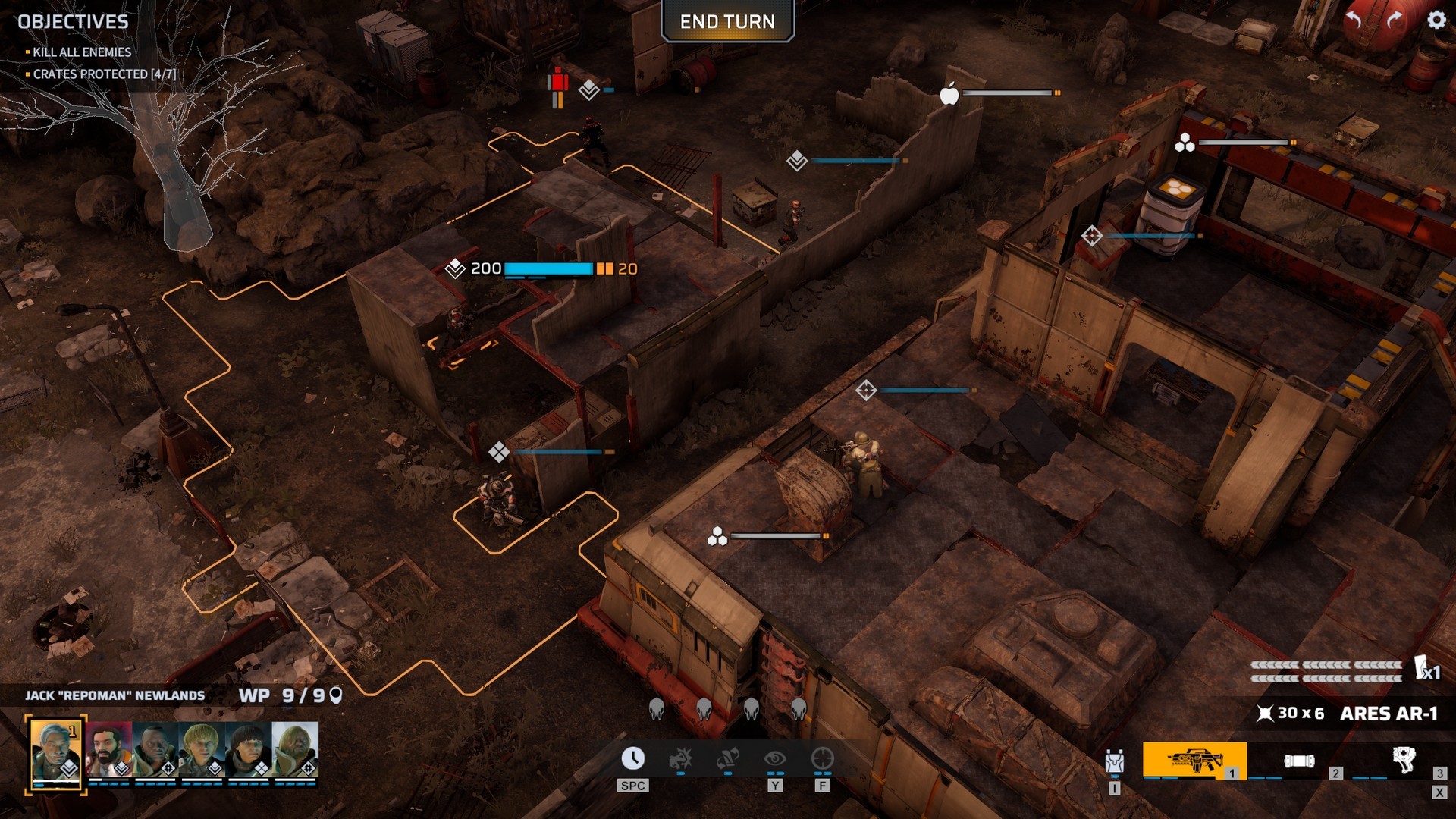This screenshot has width=1456, height=819.
Task: Select the medkit in slot 3
Action: pos(1404,759)
